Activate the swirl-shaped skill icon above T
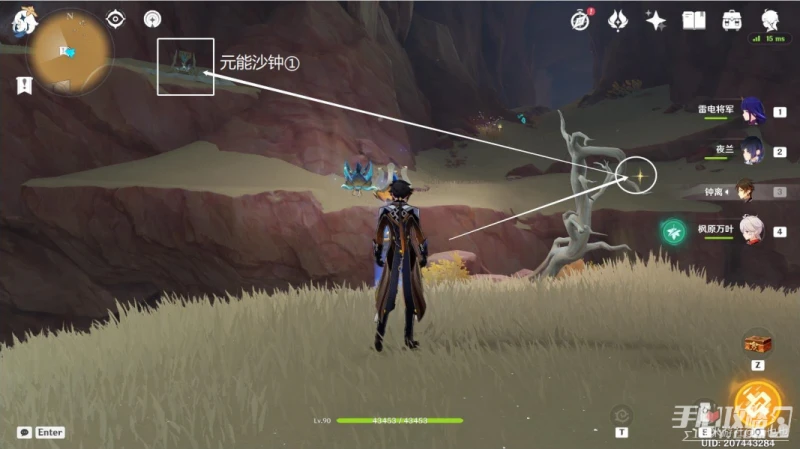Image resolution: width=800 pixels, height=449 pixels. [621, 413]
